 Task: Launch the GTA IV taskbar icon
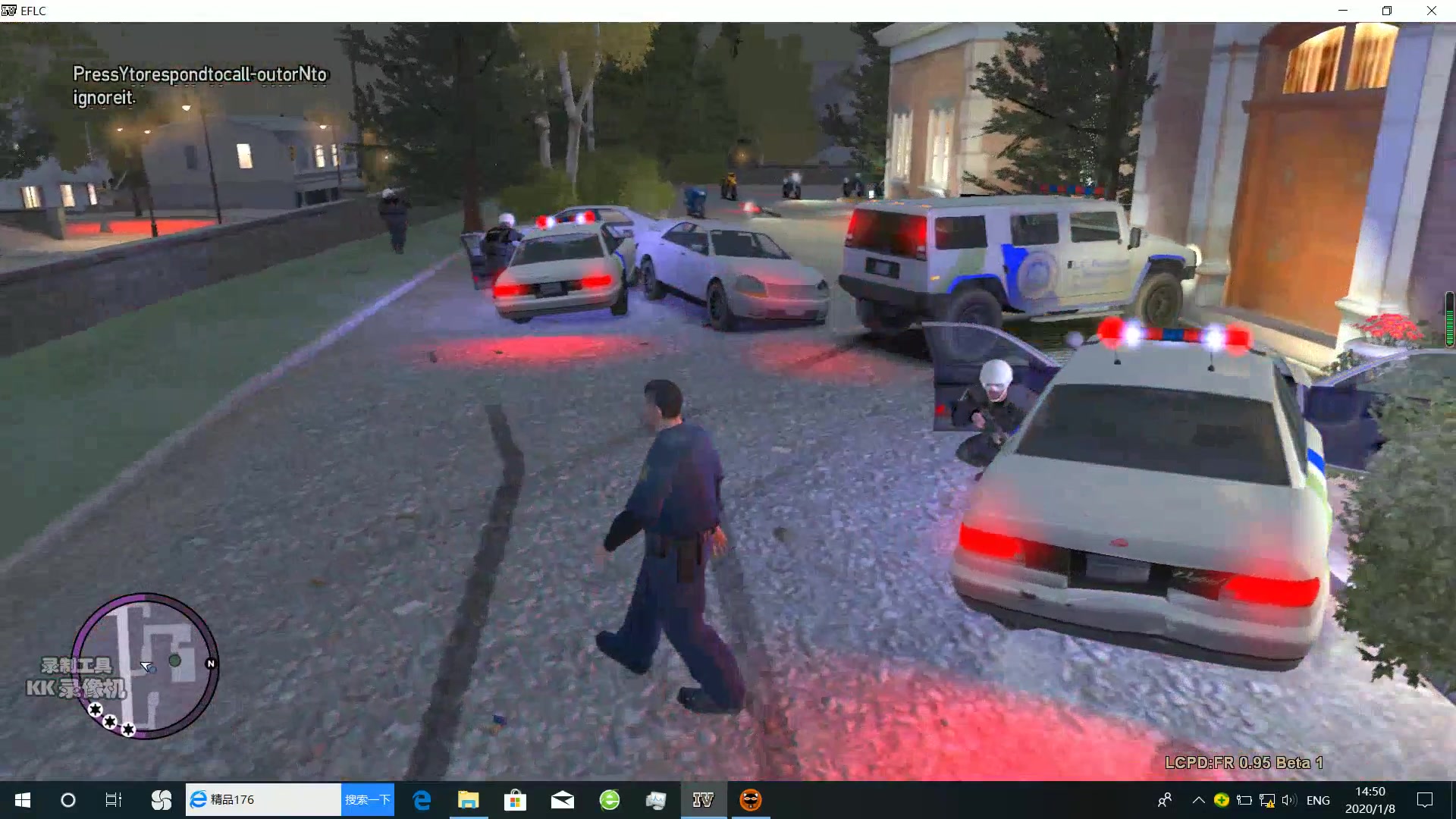704,799
